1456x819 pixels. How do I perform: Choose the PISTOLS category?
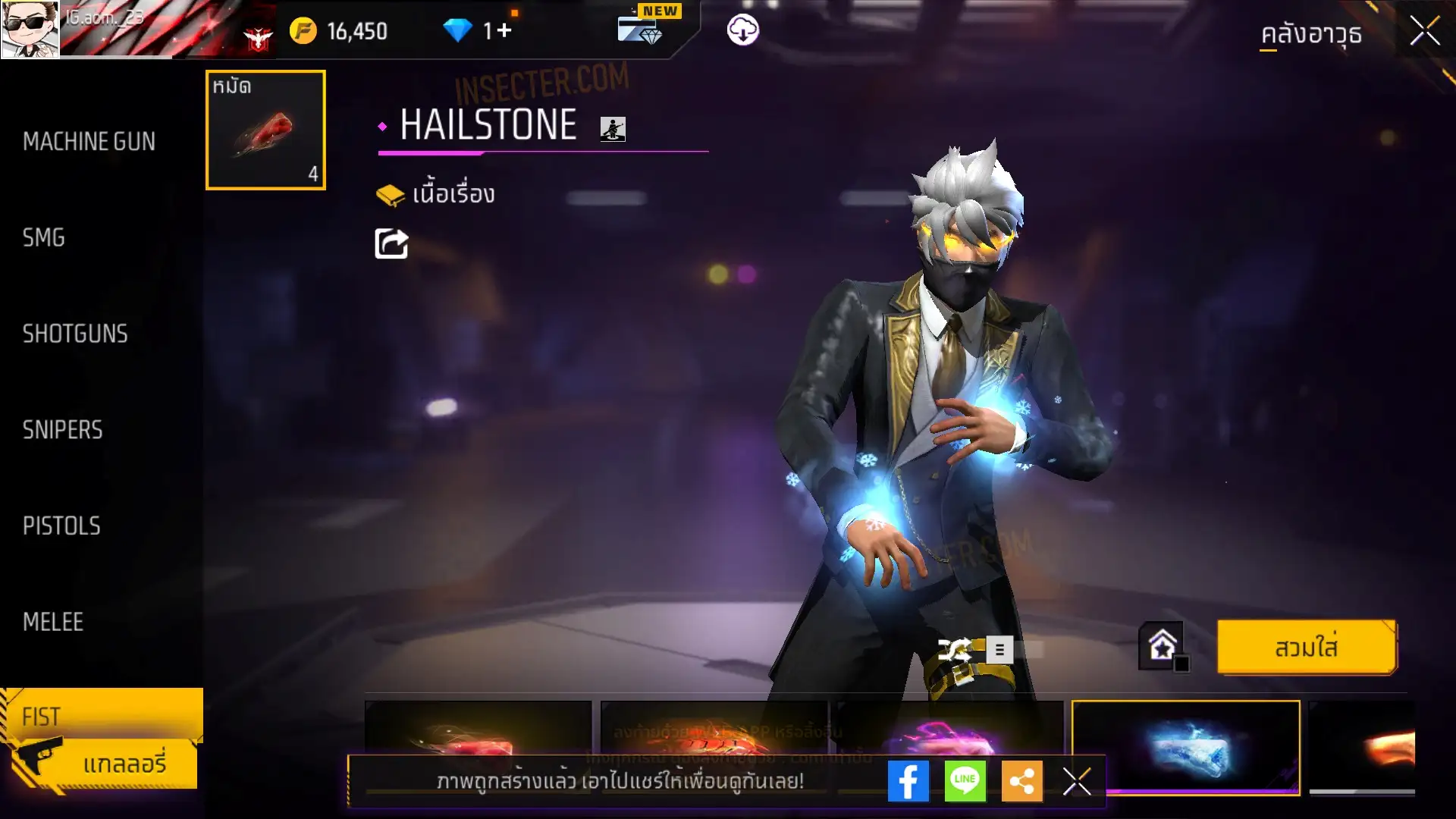coord(61,526)
